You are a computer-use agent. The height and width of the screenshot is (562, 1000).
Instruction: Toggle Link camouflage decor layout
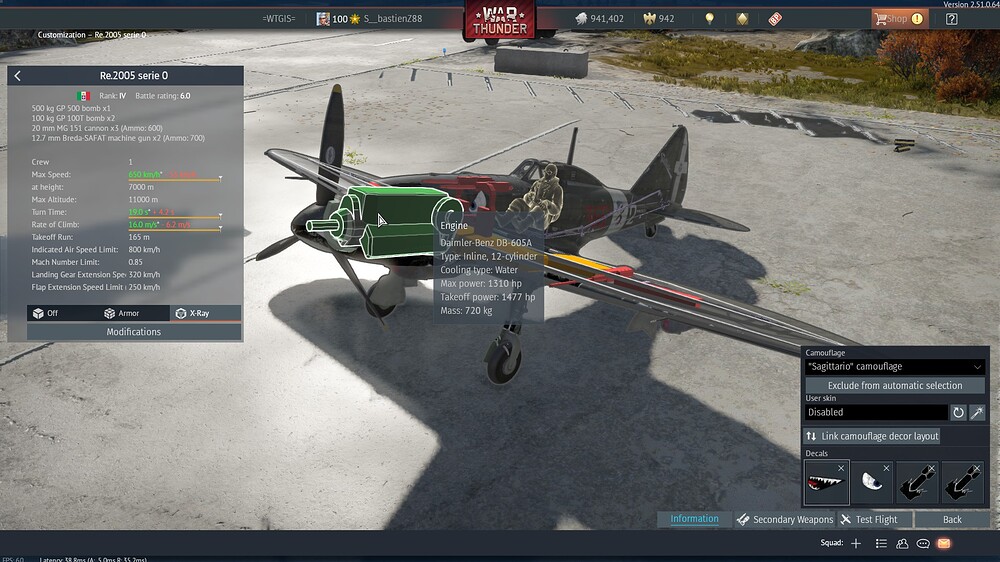click(873, 436)
